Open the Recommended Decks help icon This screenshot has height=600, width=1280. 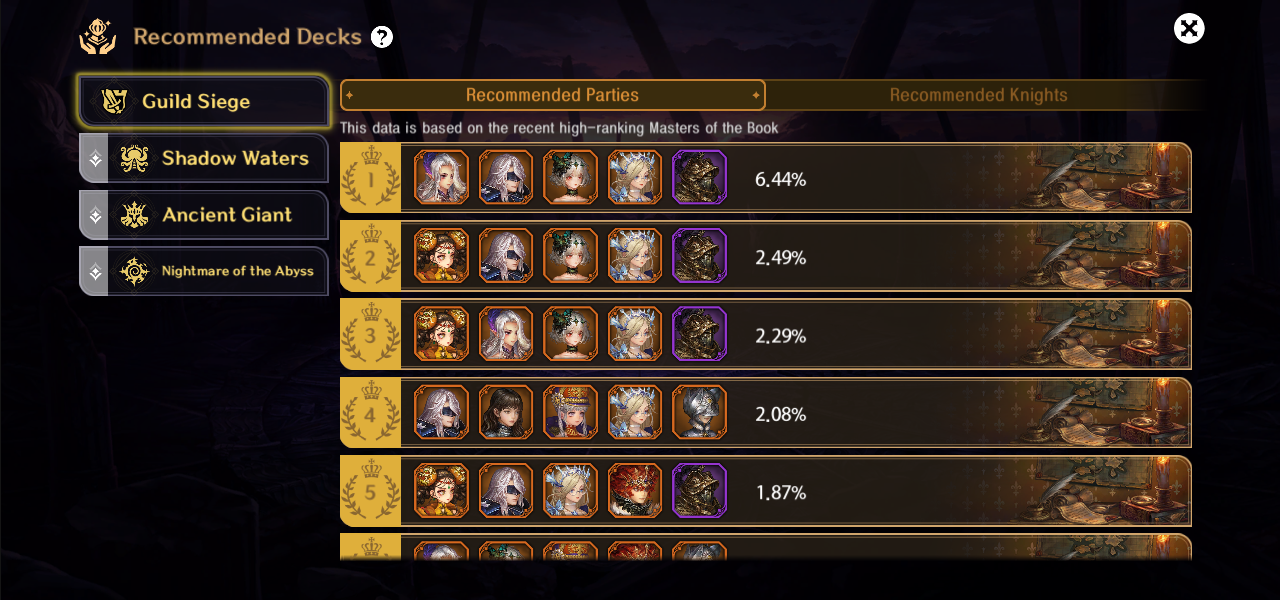tap(382, 38)
